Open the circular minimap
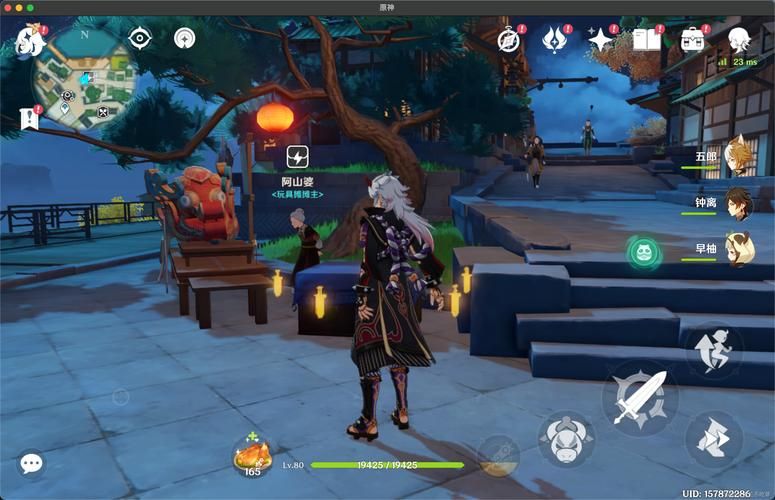Image resolution: width=775 pixels, height=500 pixels. (84, 72)
